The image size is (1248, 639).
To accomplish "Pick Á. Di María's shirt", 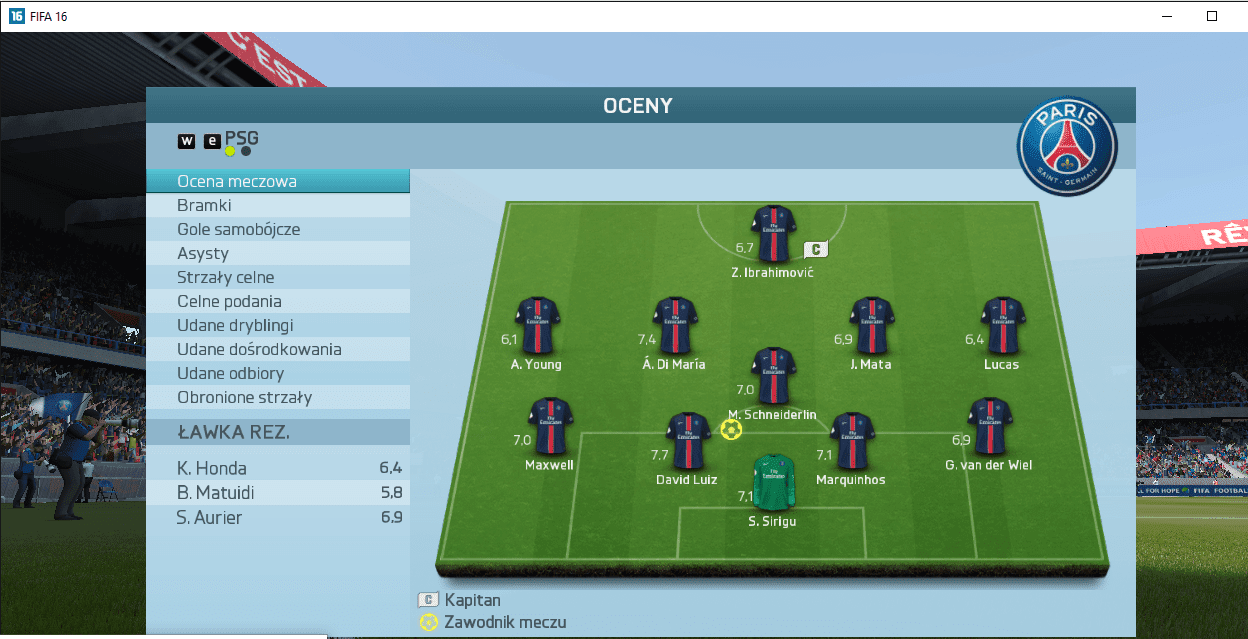I will pos(675,325).
